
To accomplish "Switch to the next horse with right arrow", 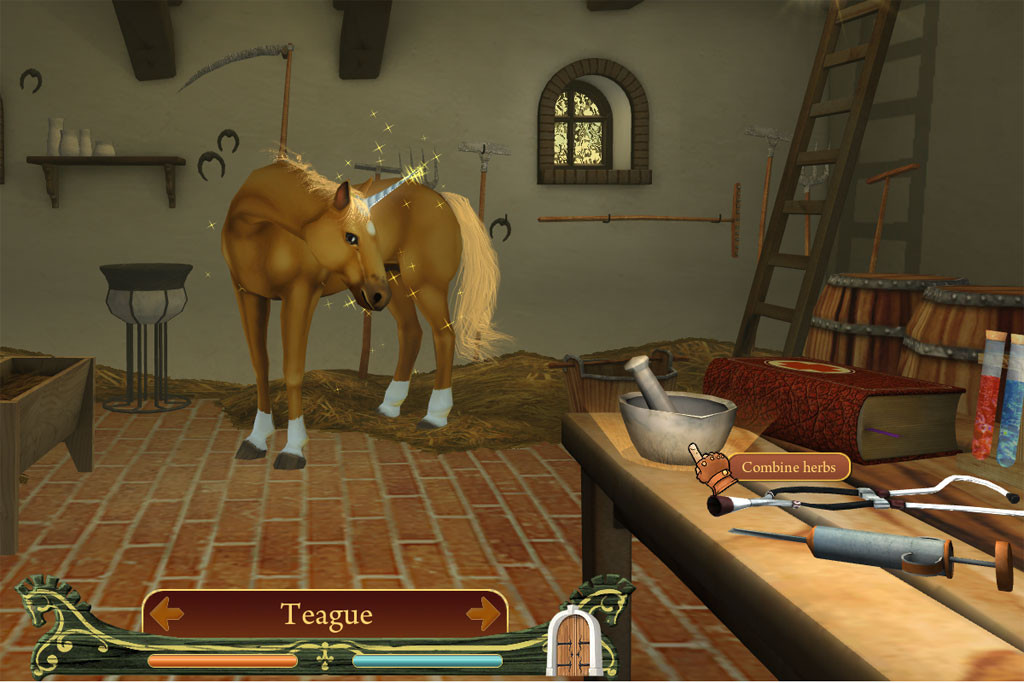I will [x=483, y=612].
